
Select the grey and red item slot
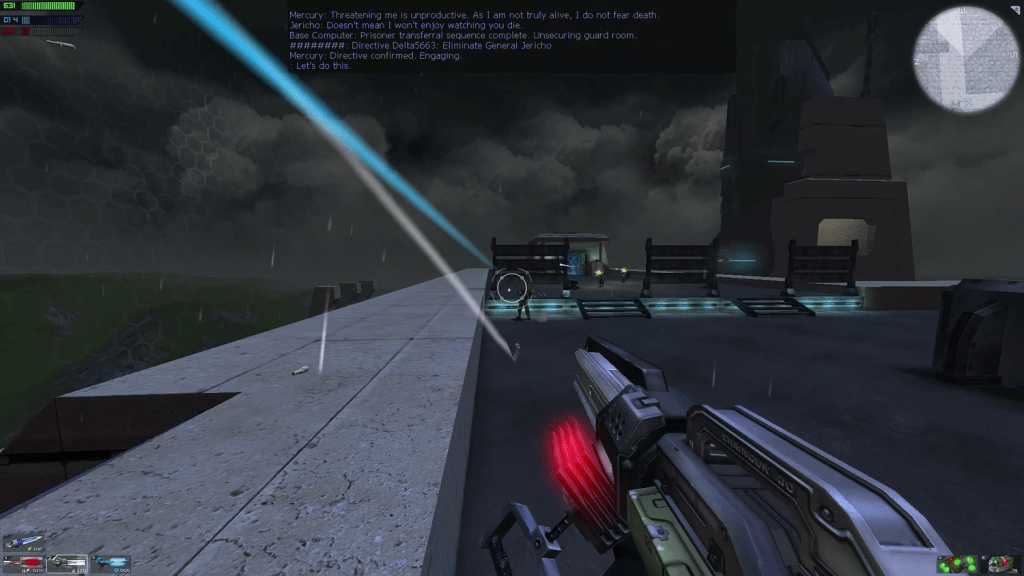[1001, 565]
